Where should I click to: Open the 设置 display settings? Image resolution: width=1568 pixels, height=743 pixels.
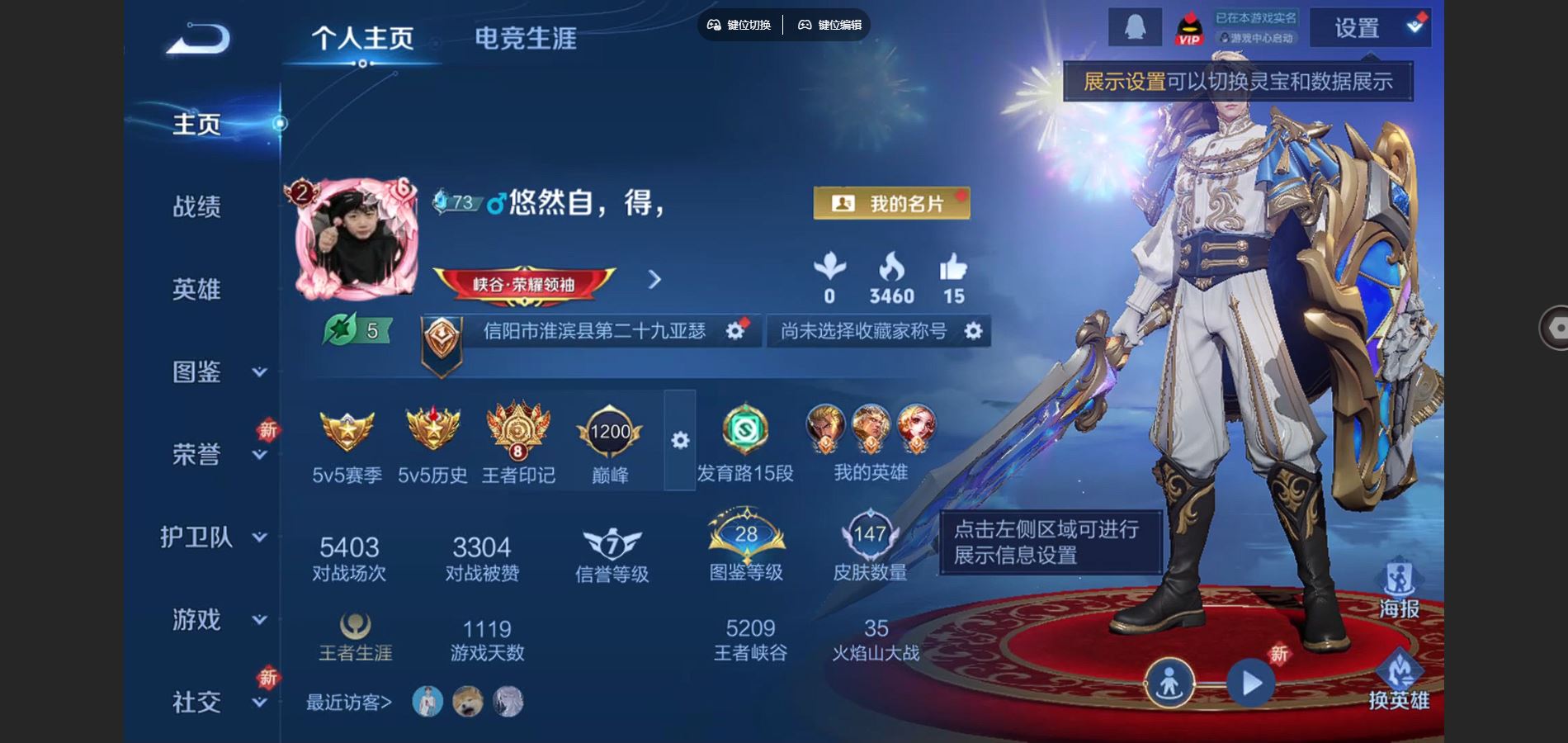click(1370, 28)
